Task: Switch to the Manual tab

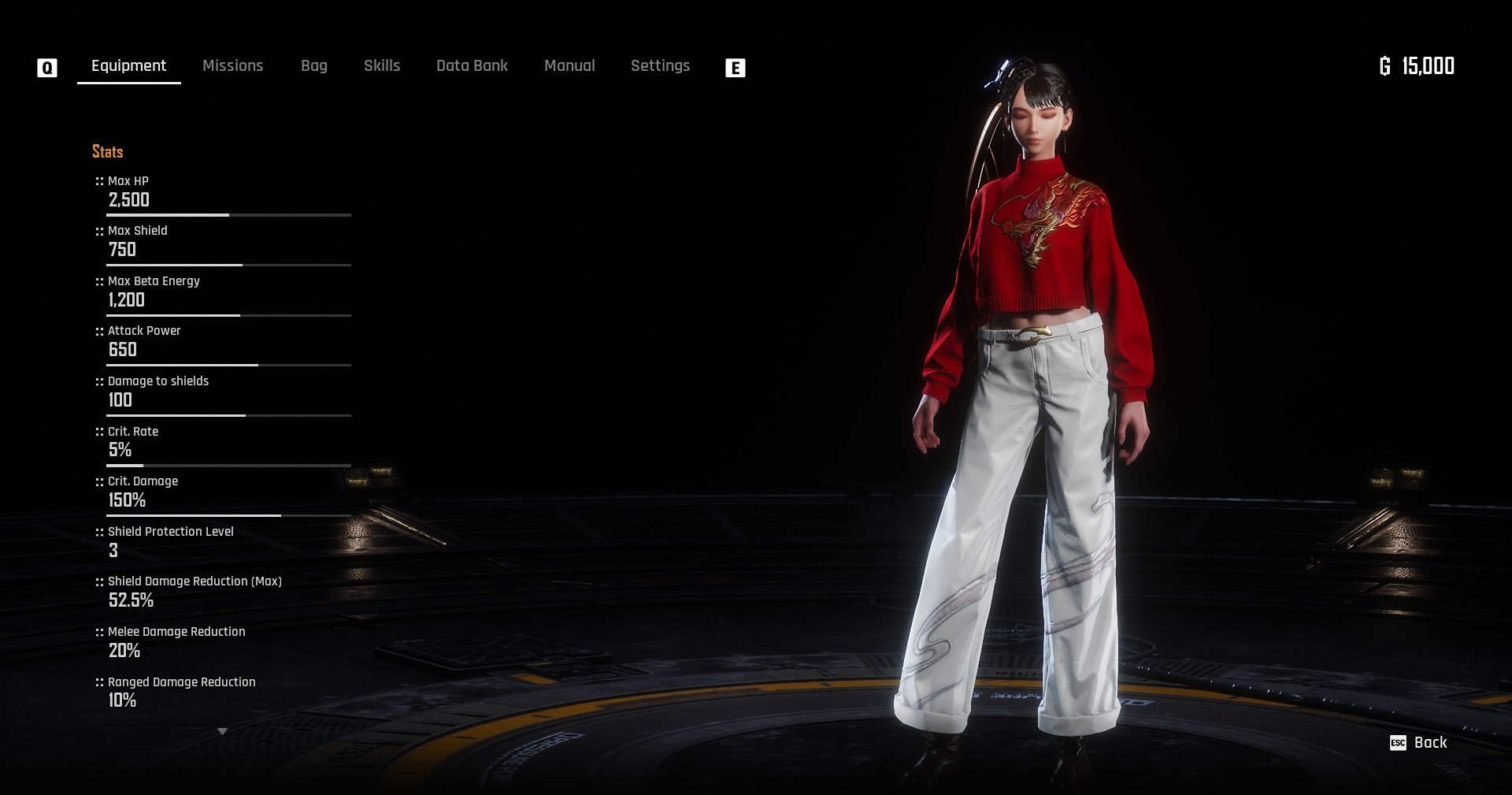Action: [569, 66]
